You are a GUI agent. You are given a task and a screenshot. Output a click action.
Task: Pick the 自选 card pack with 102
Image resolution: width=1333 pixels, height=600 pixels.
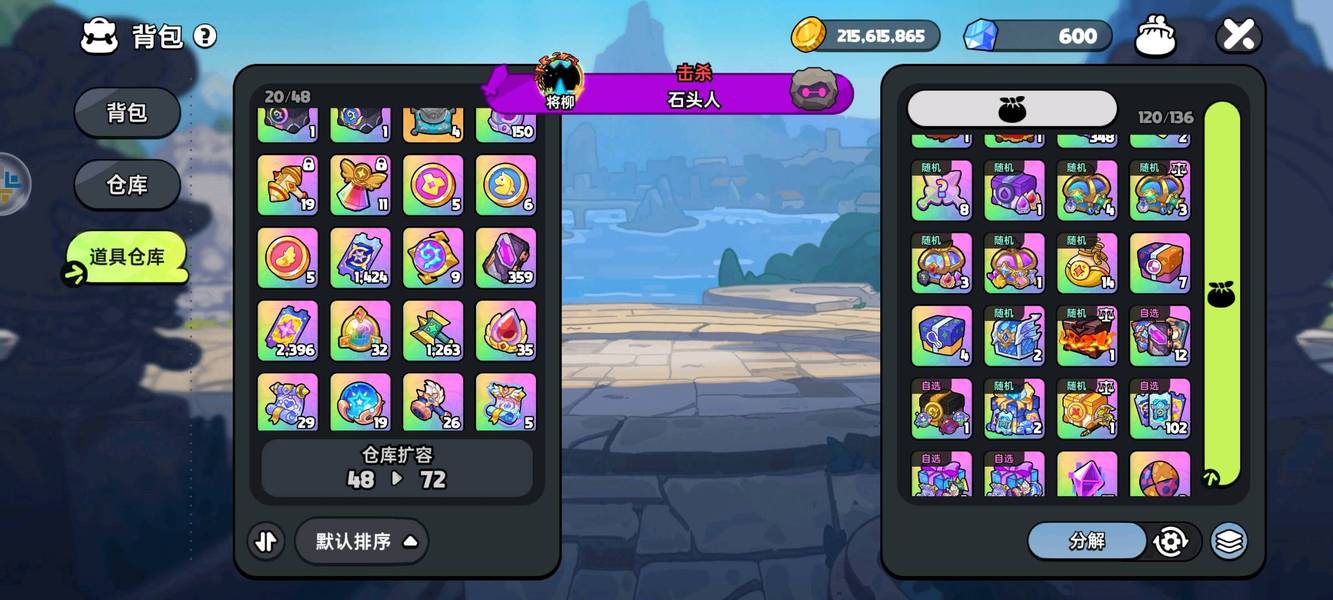coord(1160,408)
